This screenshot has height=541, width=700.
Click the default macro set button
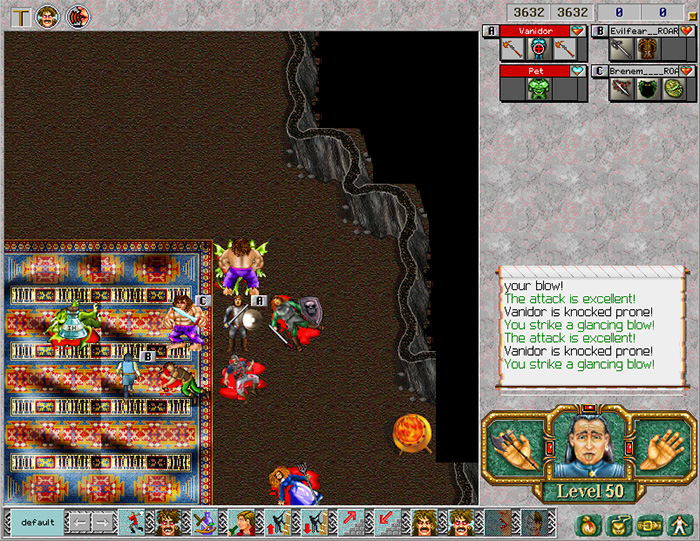click(x=34, y=522)
